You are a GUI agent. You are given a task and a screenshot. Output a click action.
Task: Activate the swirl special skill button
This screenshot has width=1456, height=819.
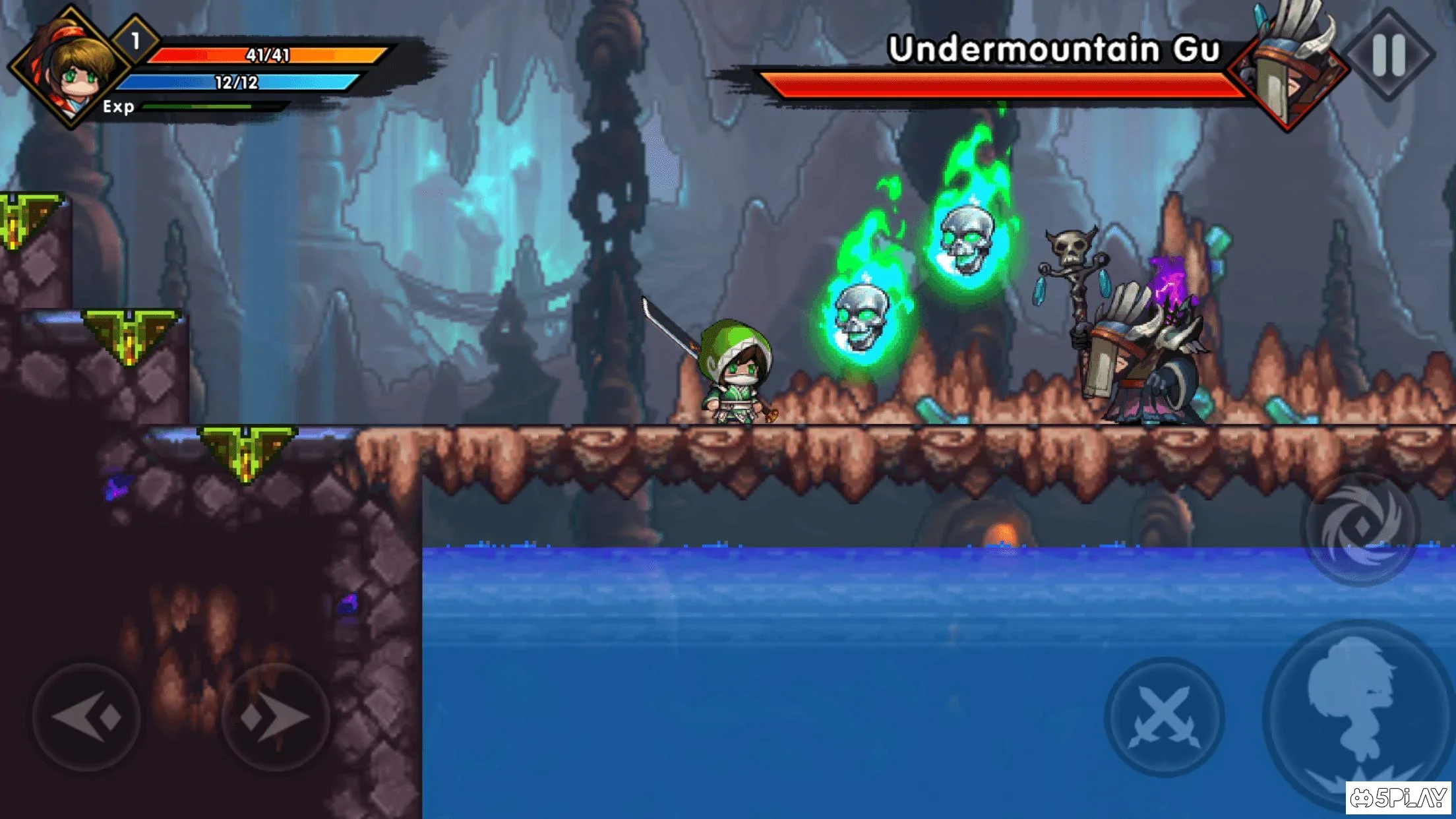1361,528
